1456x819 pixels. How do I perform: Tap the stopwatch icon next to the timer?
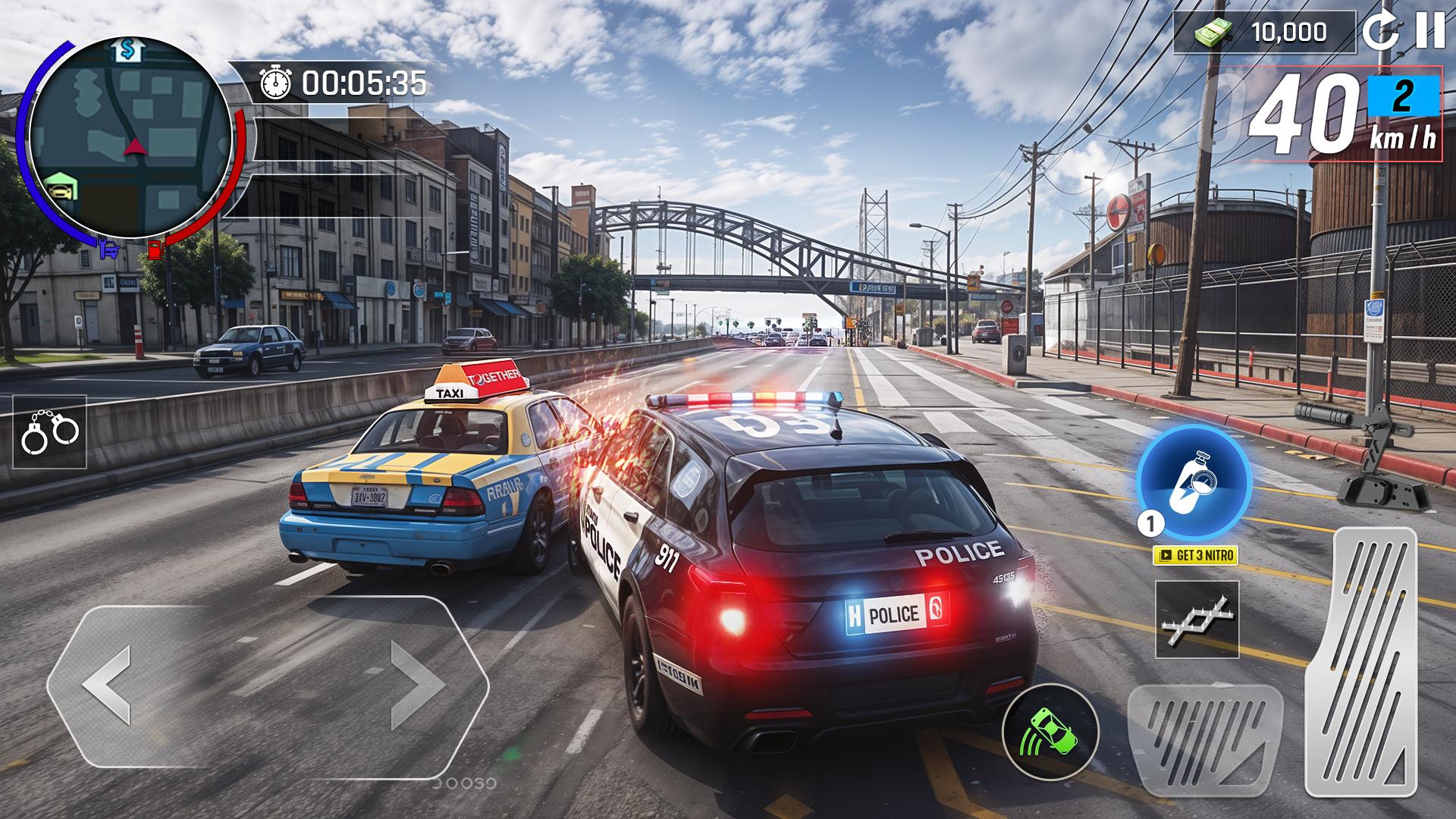click(x=275, y=80)
